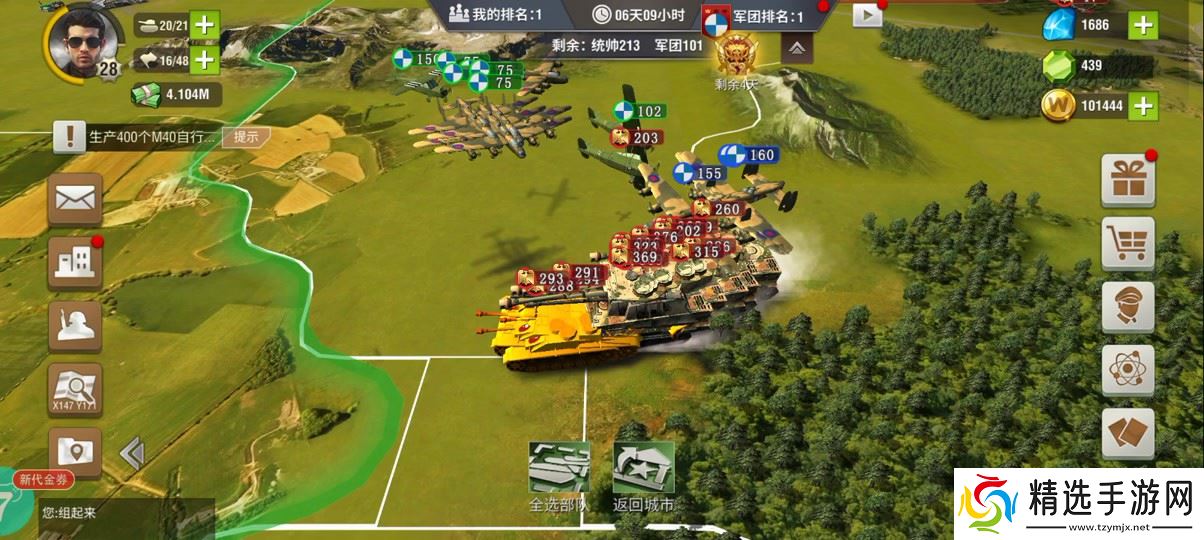Play the video replay button
This screenshot has width=1204, height=540.
[x=867, y=15]
